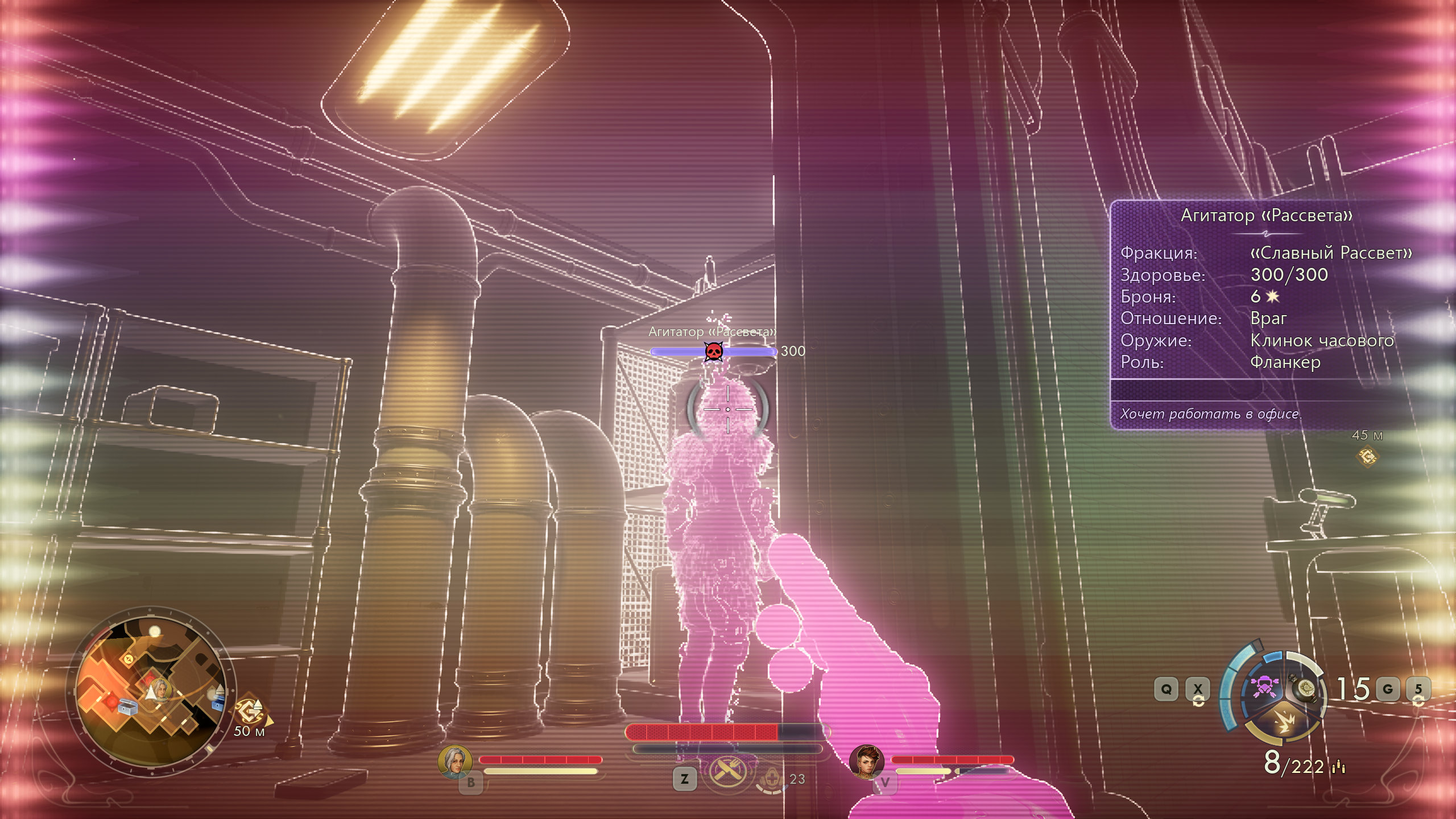Select the gray-haired companion portrait
1456x819 pixels.
click(x=455, y=762)
